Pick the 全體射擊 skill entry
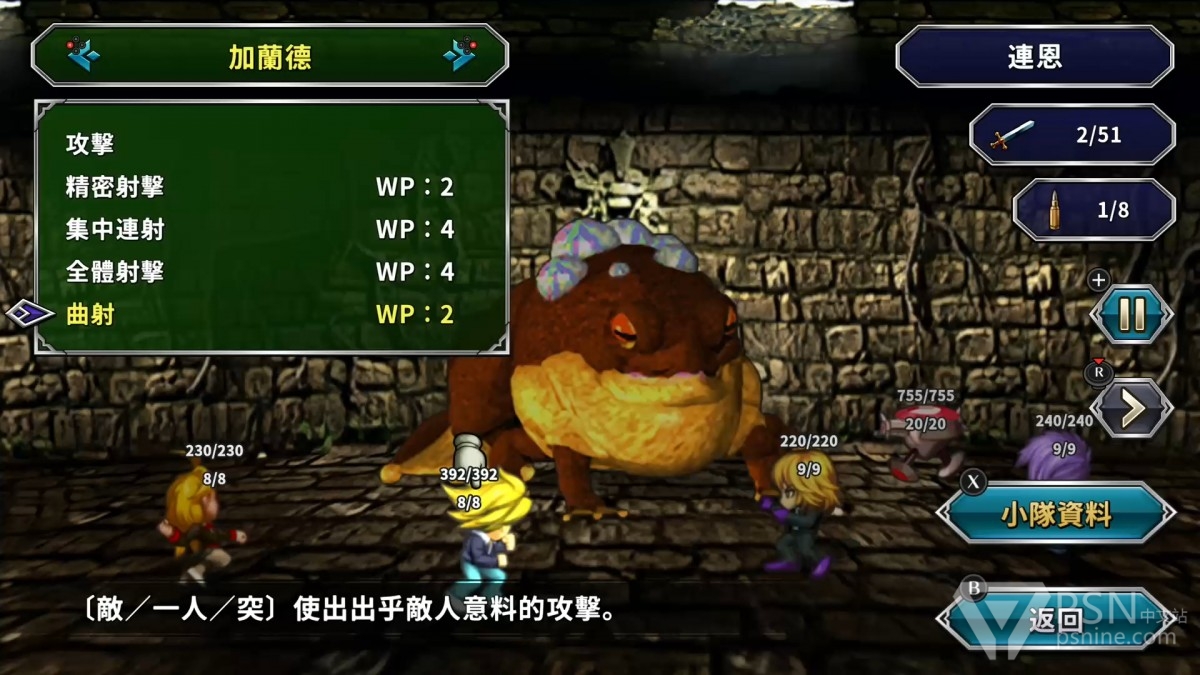This screenshot has height=675, width=1200. [115, 272]
